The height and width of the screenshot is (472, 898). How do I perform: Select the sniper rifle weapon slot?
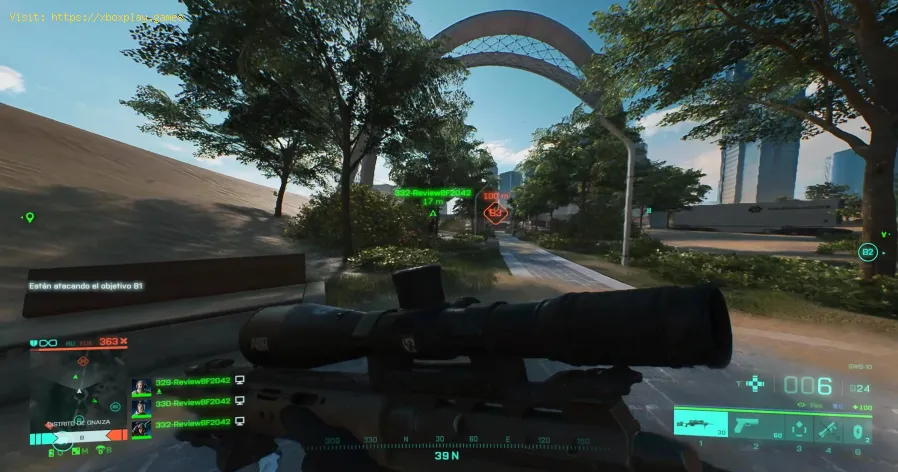point(704,423)
